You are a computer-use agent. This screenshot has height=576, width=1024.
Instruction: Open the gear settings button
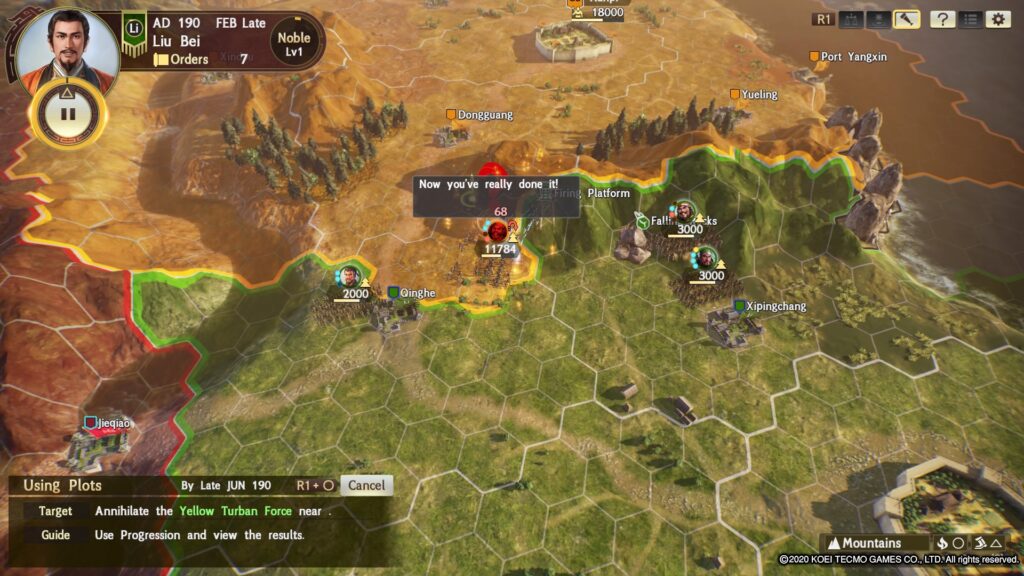click(x=998, y=19)
